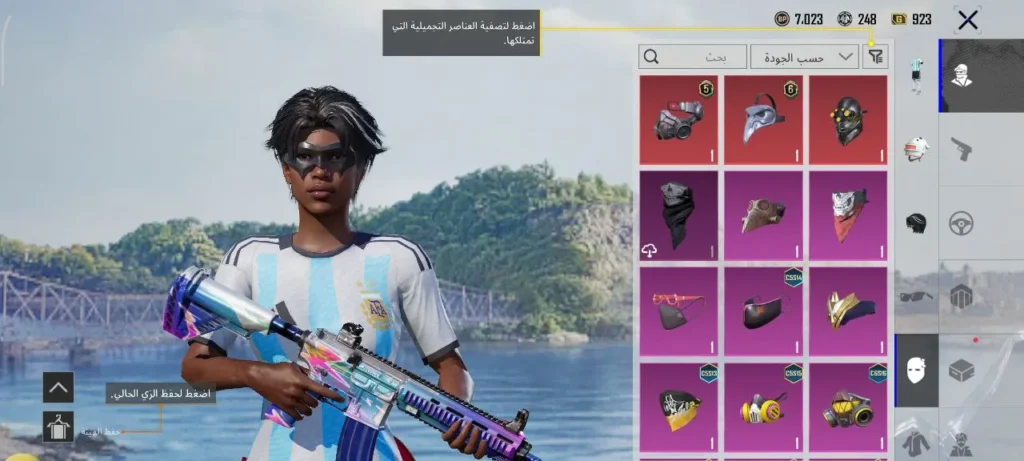The width and height of the screenshot is (1024, 461).
Task: Select the grey gas mask with red straps
Action: [678, 120]
